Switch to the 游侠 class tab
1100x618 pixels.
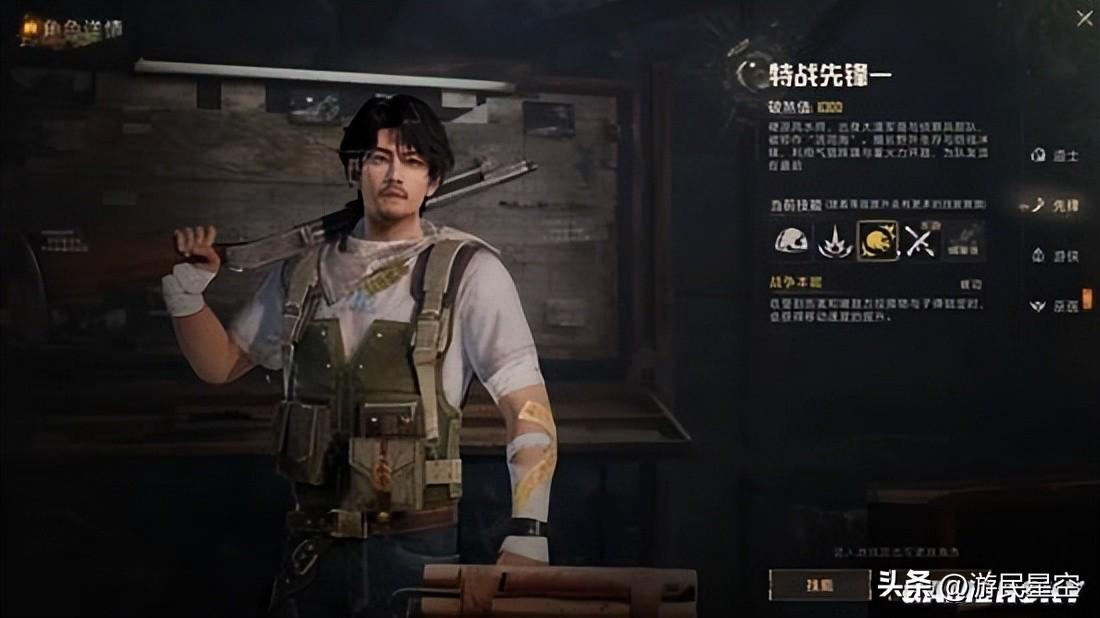(1056, 256)
